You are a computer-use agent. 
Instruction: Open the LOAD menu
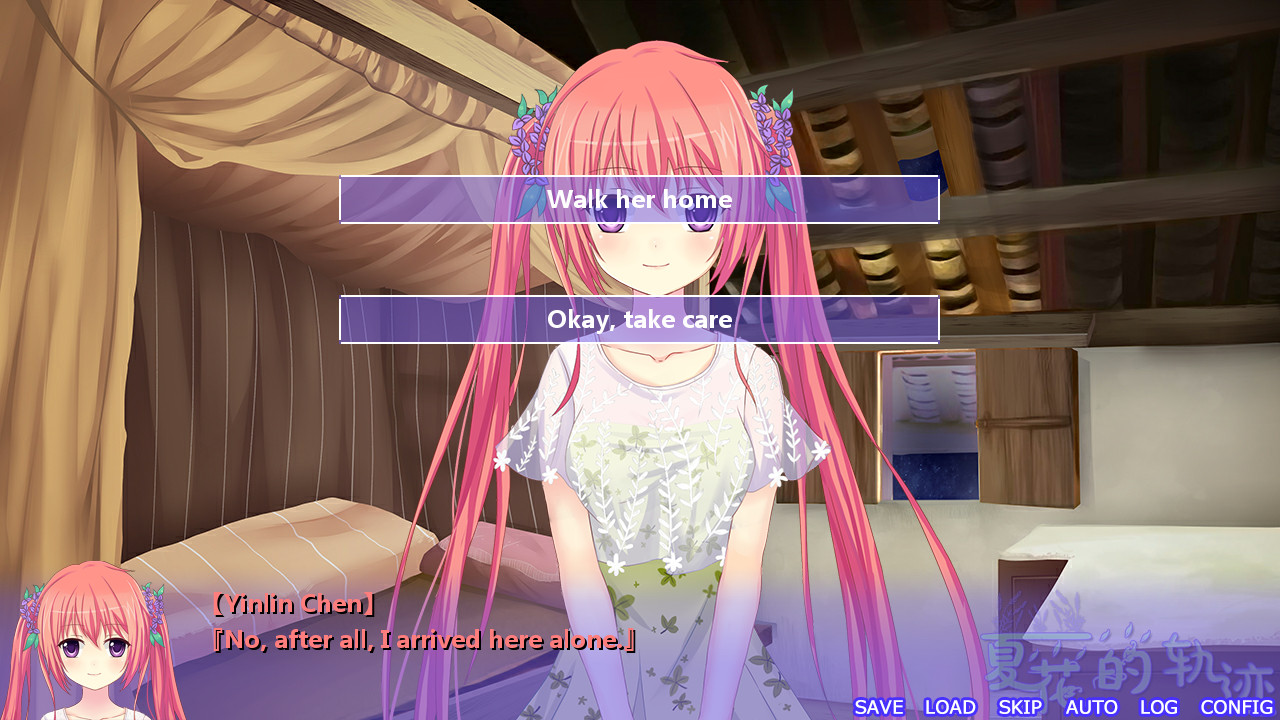950,707
